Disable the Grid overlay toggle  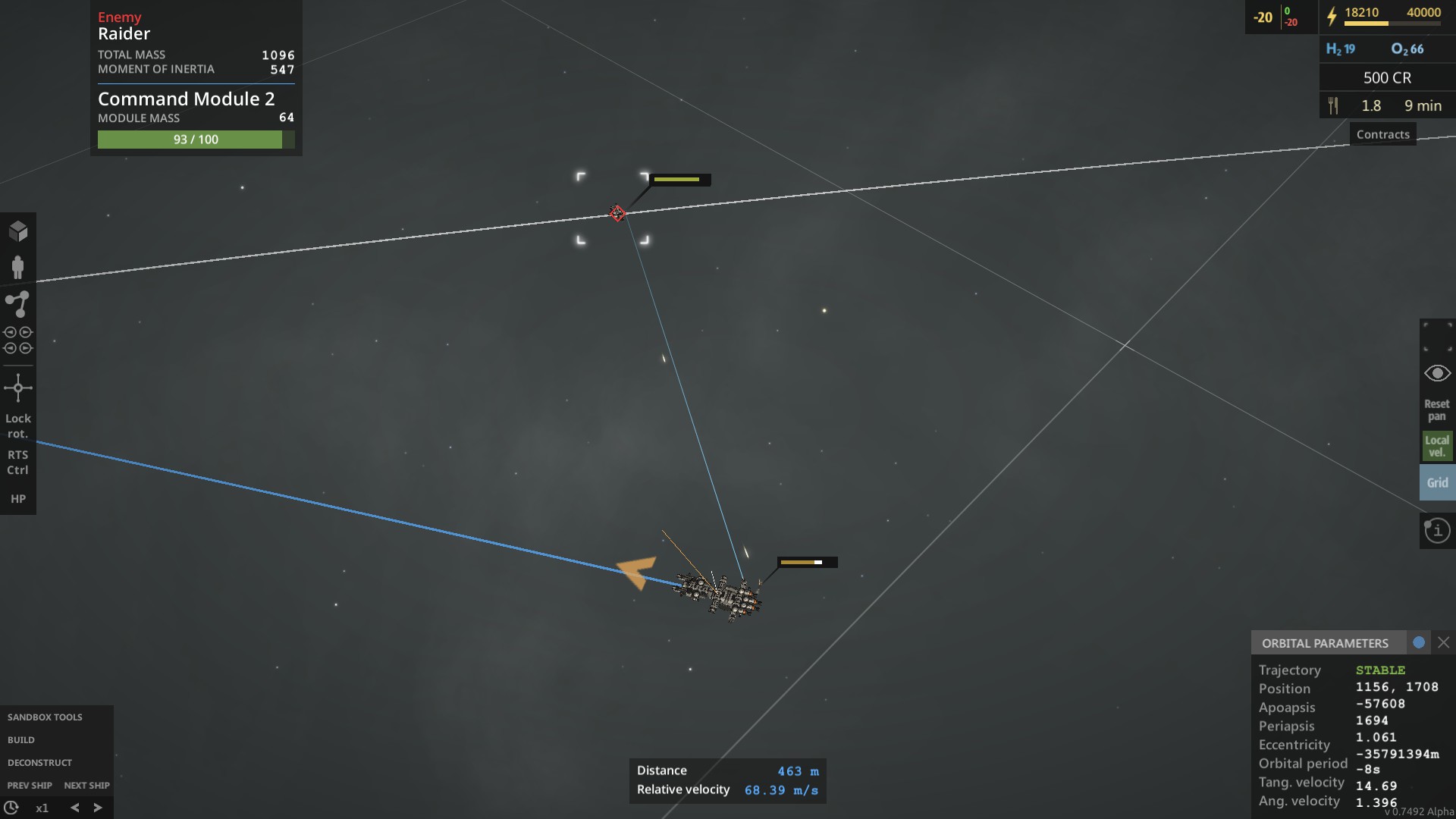[1437, 482]
